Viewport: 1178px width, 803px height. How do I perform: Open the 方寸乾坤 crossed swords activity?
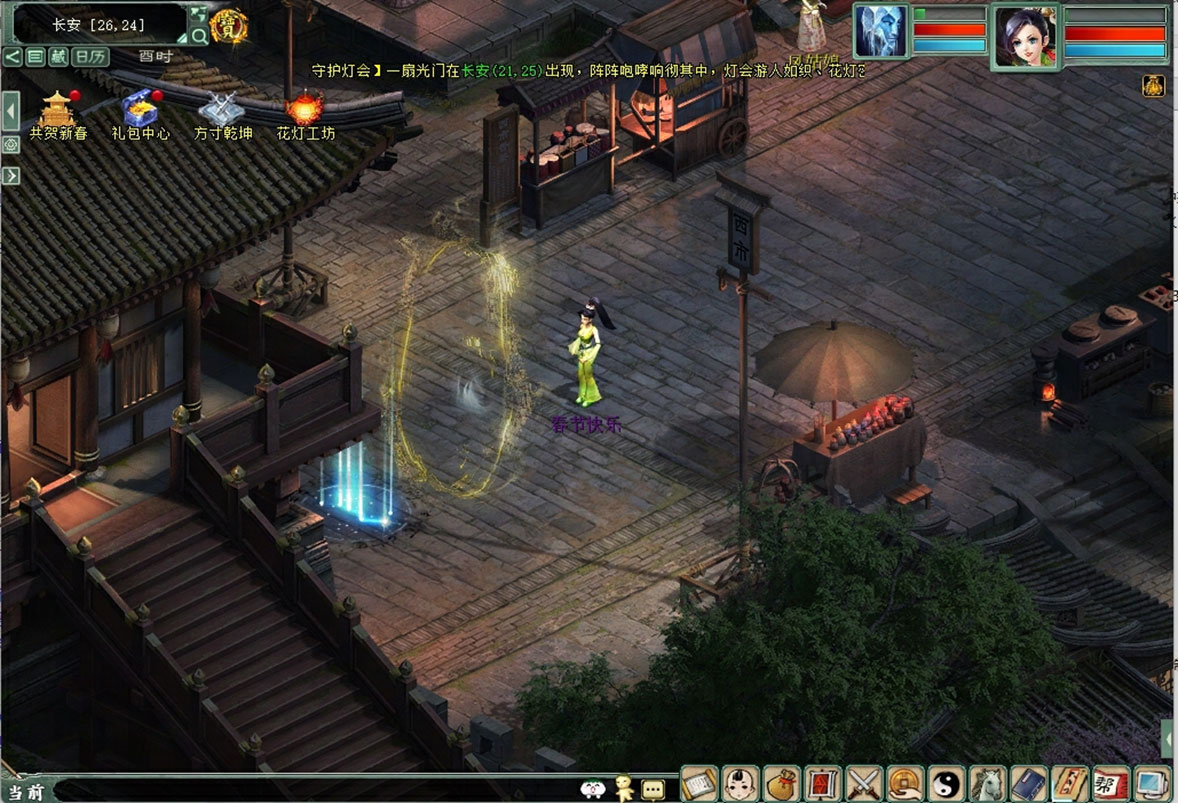[222, 108]
